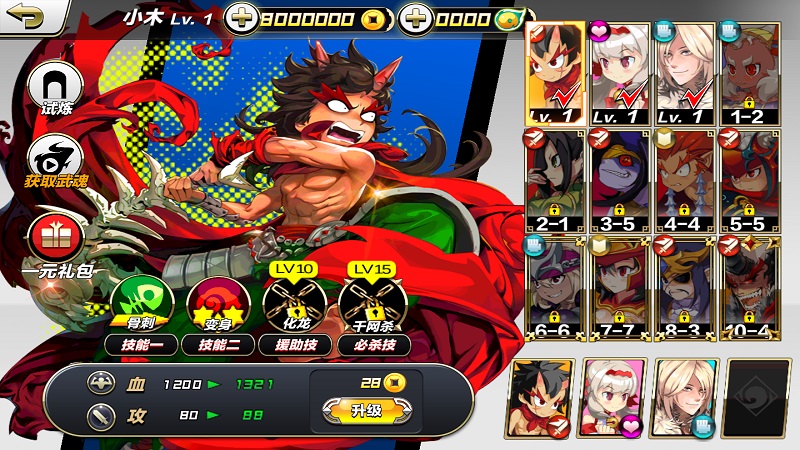Add green gems with plus button
The image size is (800, 450).
(x=415, y=19)
